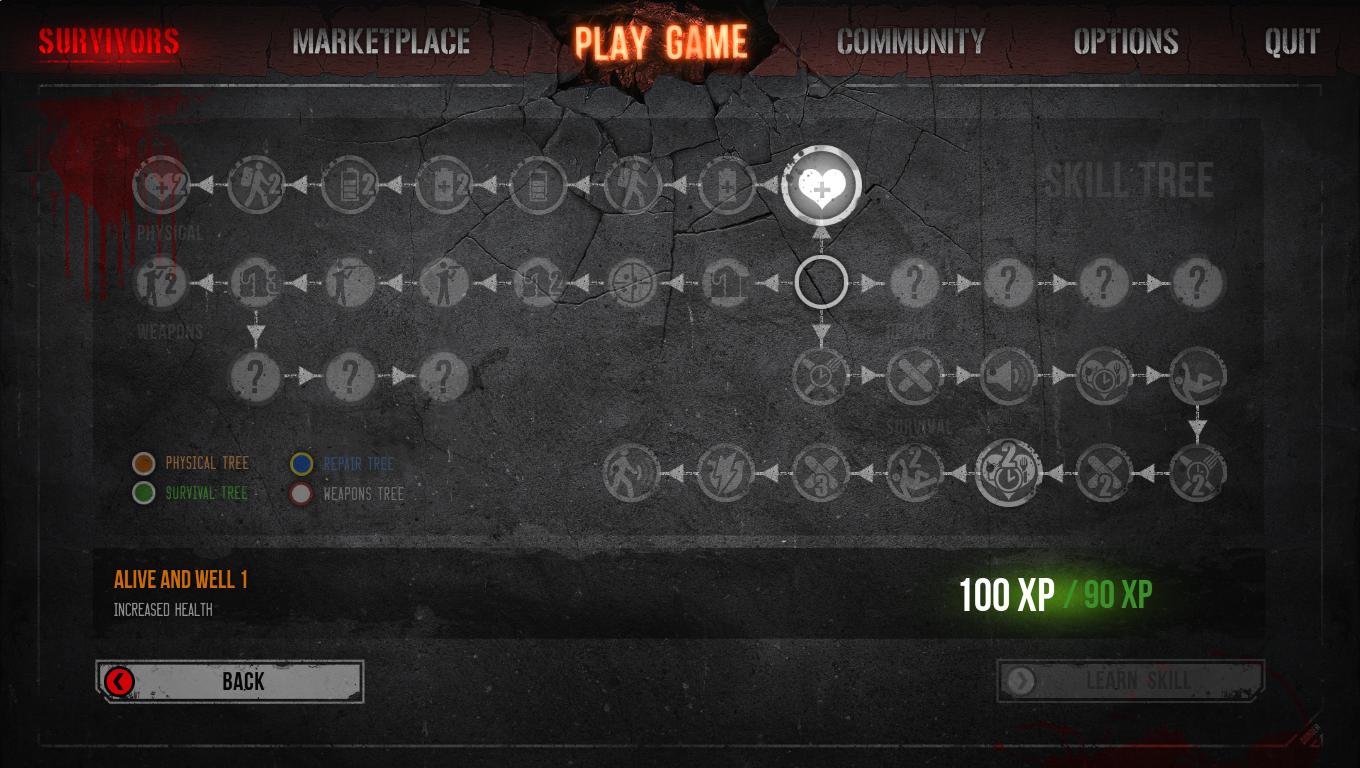Select the Alive and Well heart skill
This screenshot has height=768, width=1360.
(820, 185)
